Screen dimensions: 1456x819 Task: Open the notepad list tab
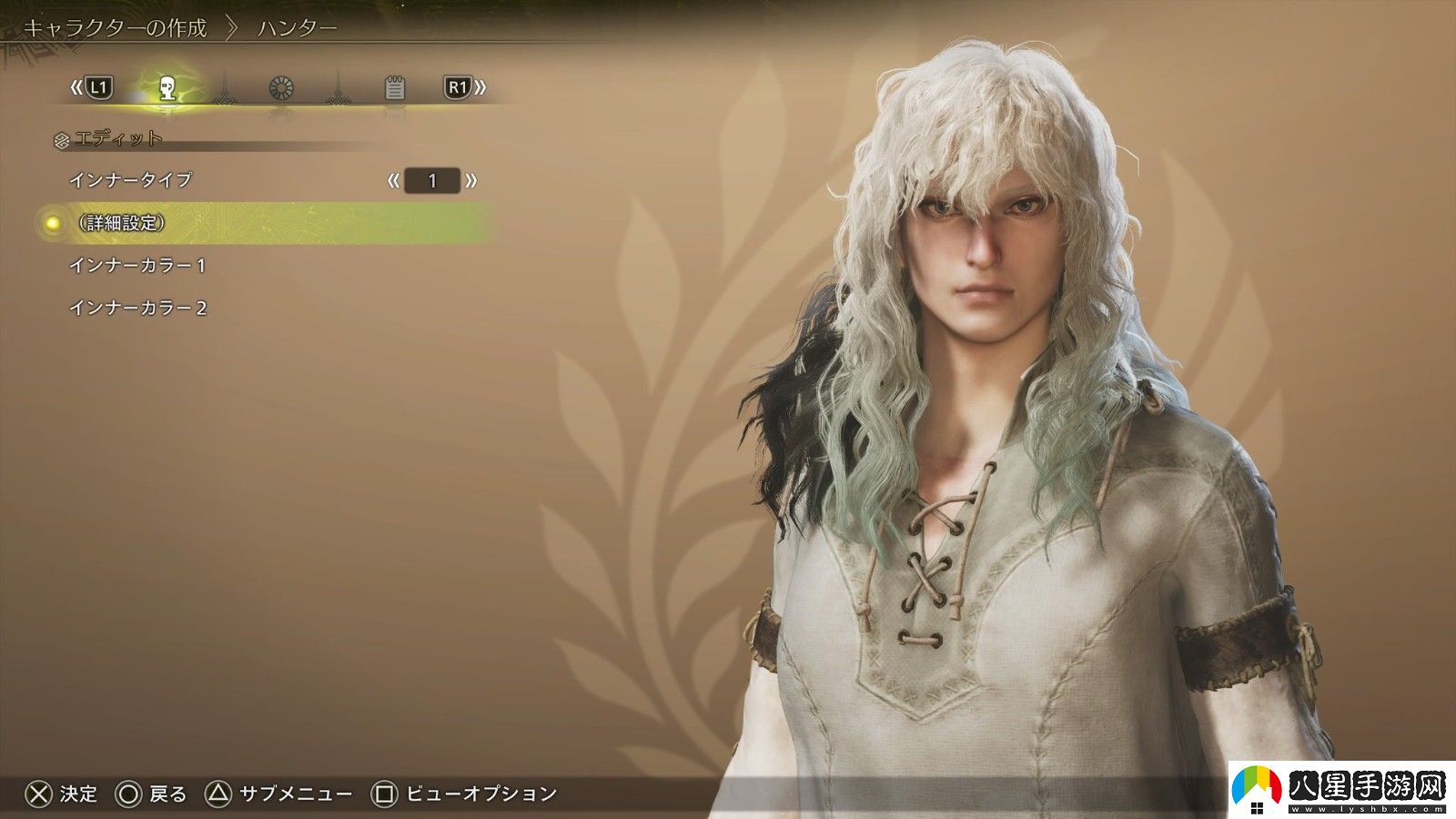click(394, 88)
